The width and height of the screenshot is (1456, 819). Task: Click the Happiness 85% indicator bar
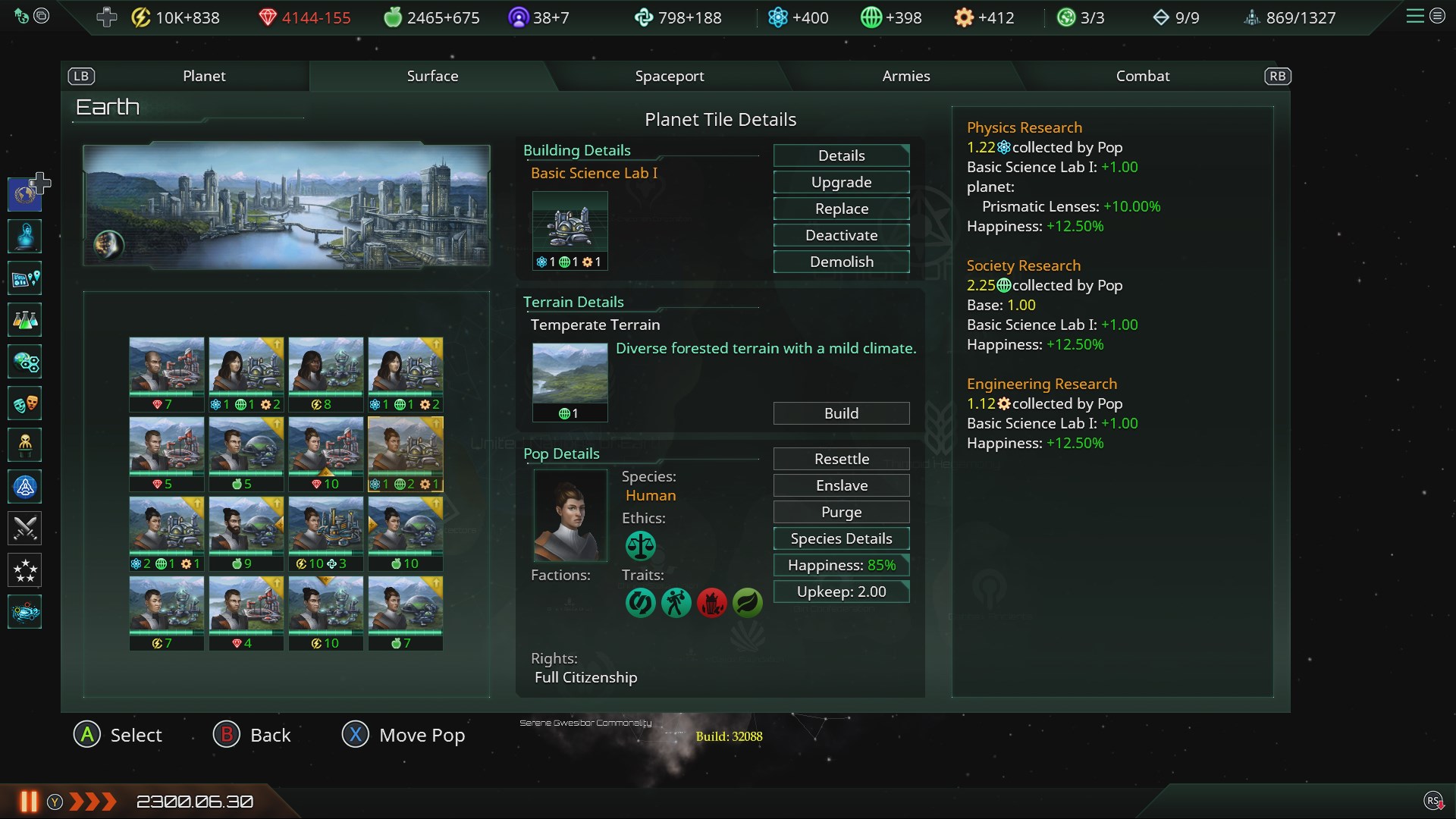point(840,565)
